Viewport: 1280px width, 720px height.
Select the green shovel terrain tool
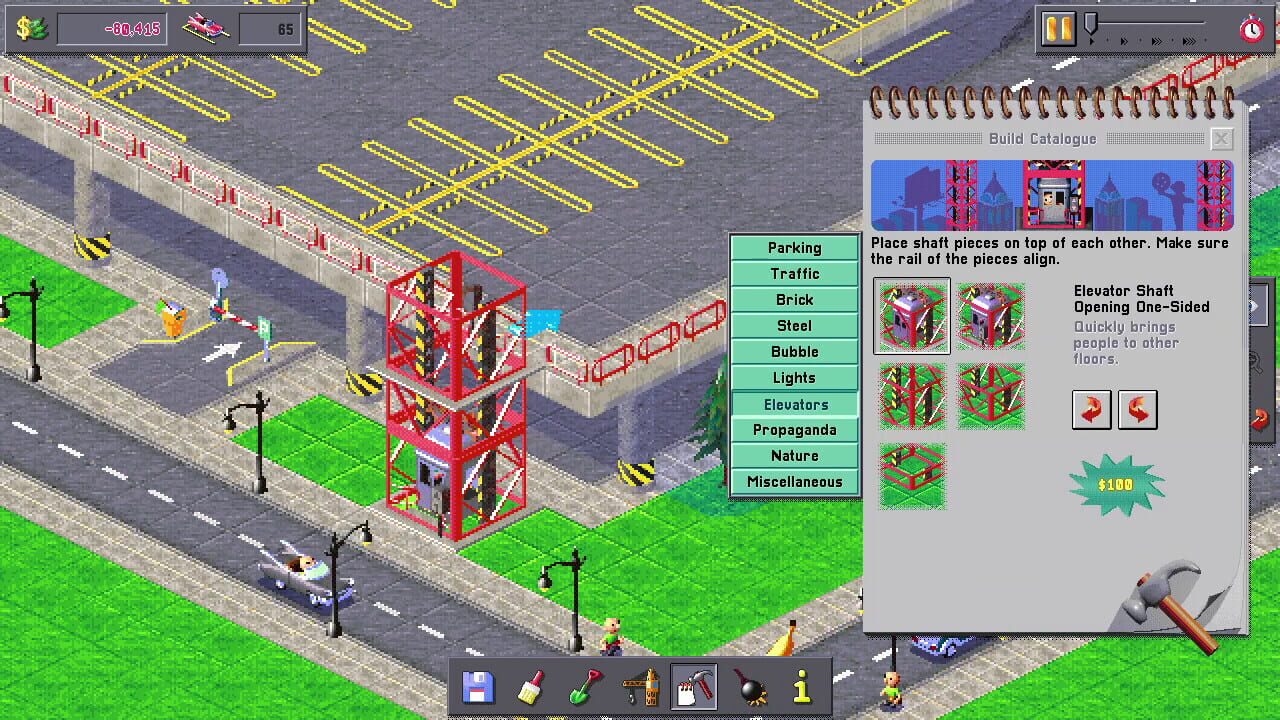coord(585,687)
